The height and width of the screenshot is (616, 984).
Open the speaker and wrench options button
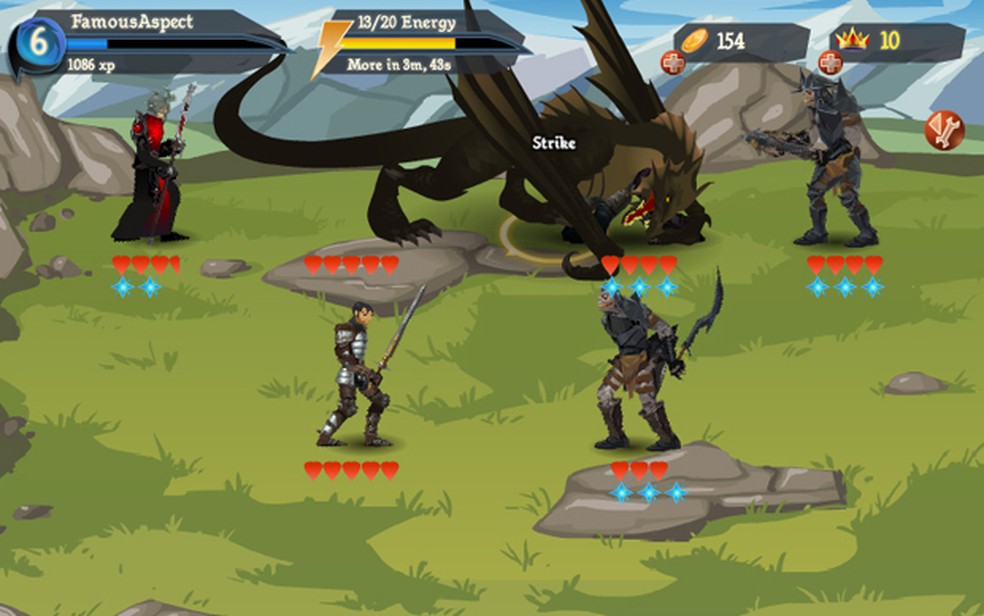pyautogui.click(x=943, y=131)
